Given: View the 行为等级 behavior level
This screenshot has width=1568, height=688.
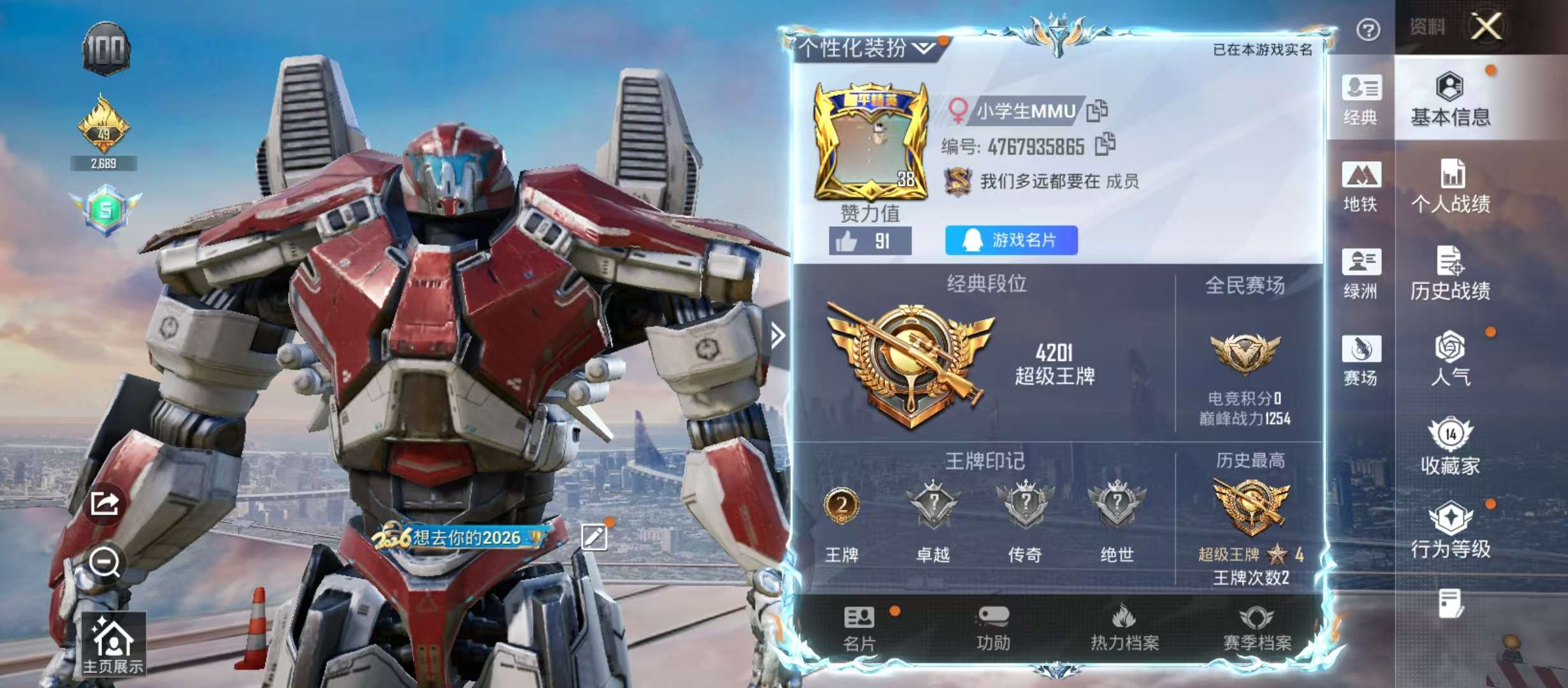Looking at the screenshot, I should tap(1450, 531).
